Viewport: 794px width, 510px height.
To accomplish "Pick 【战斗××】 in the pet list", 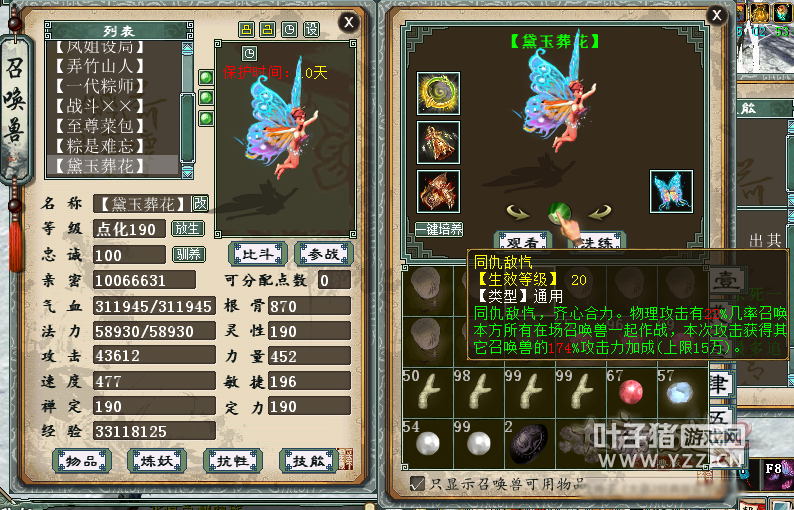I will (109, 106).
